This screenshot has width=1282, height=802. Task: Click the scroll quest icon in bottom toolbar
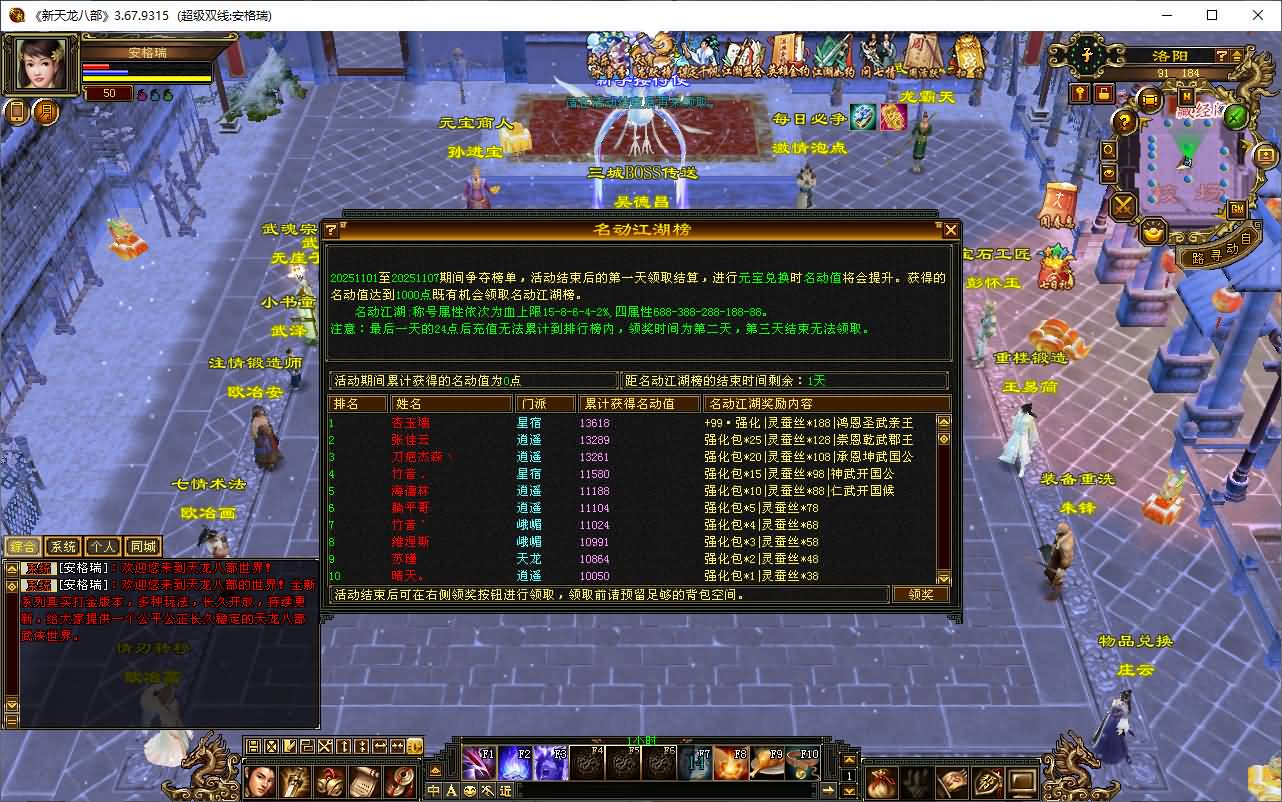(366, 782)
